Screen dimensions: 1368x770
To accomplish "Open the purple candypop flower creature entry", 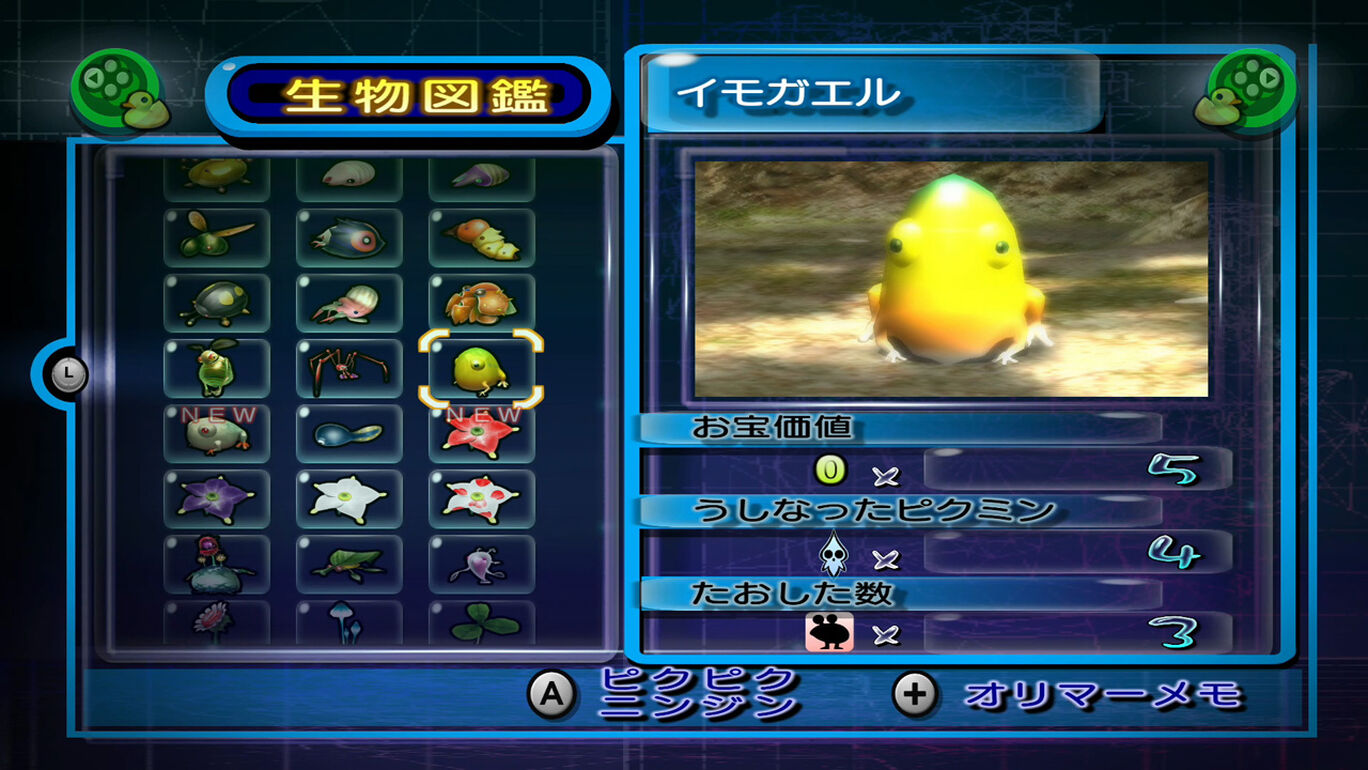I will 217,497.
